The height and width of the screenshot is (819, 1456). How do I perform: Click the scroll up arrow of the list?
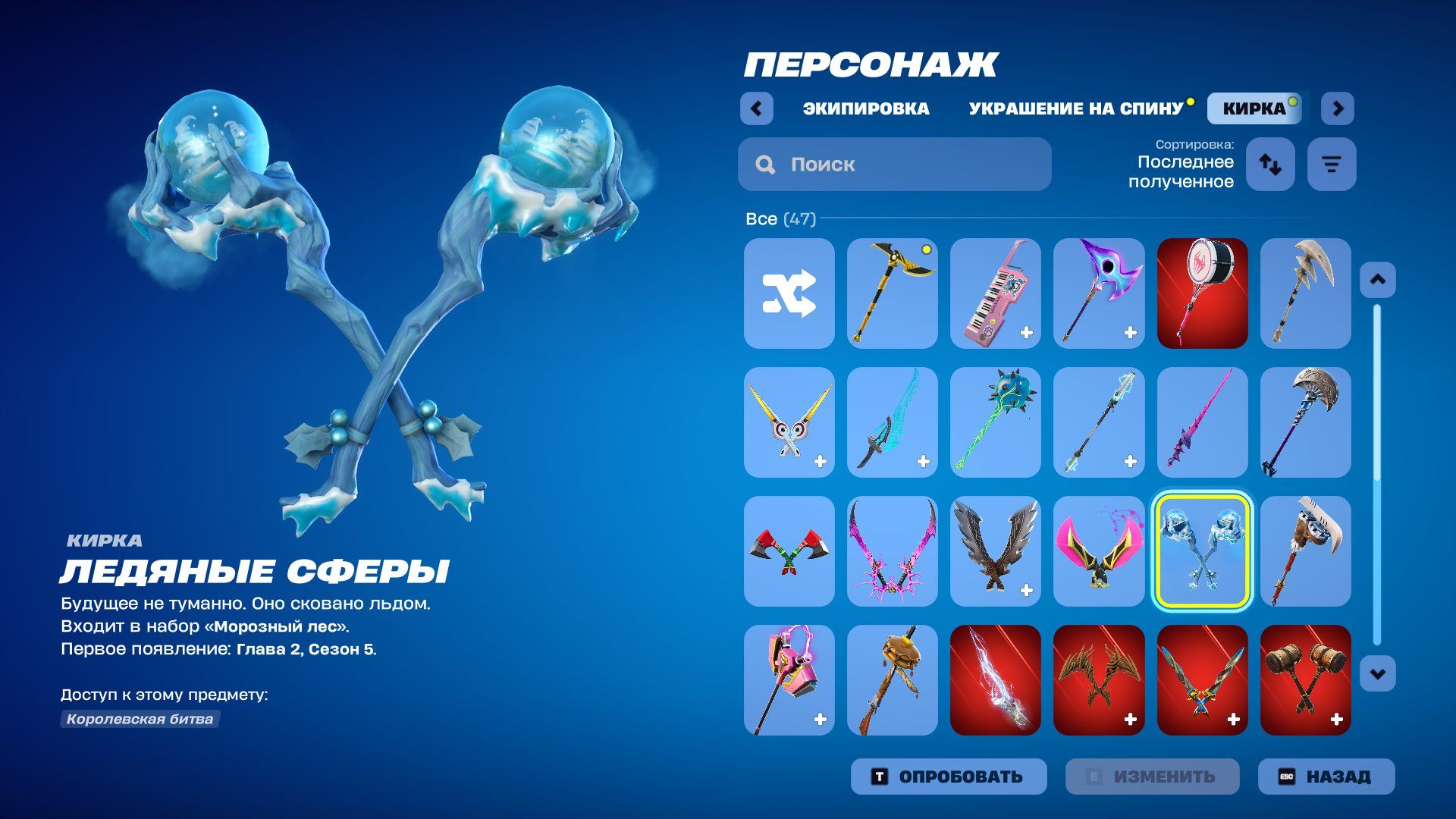point(1377,280)
